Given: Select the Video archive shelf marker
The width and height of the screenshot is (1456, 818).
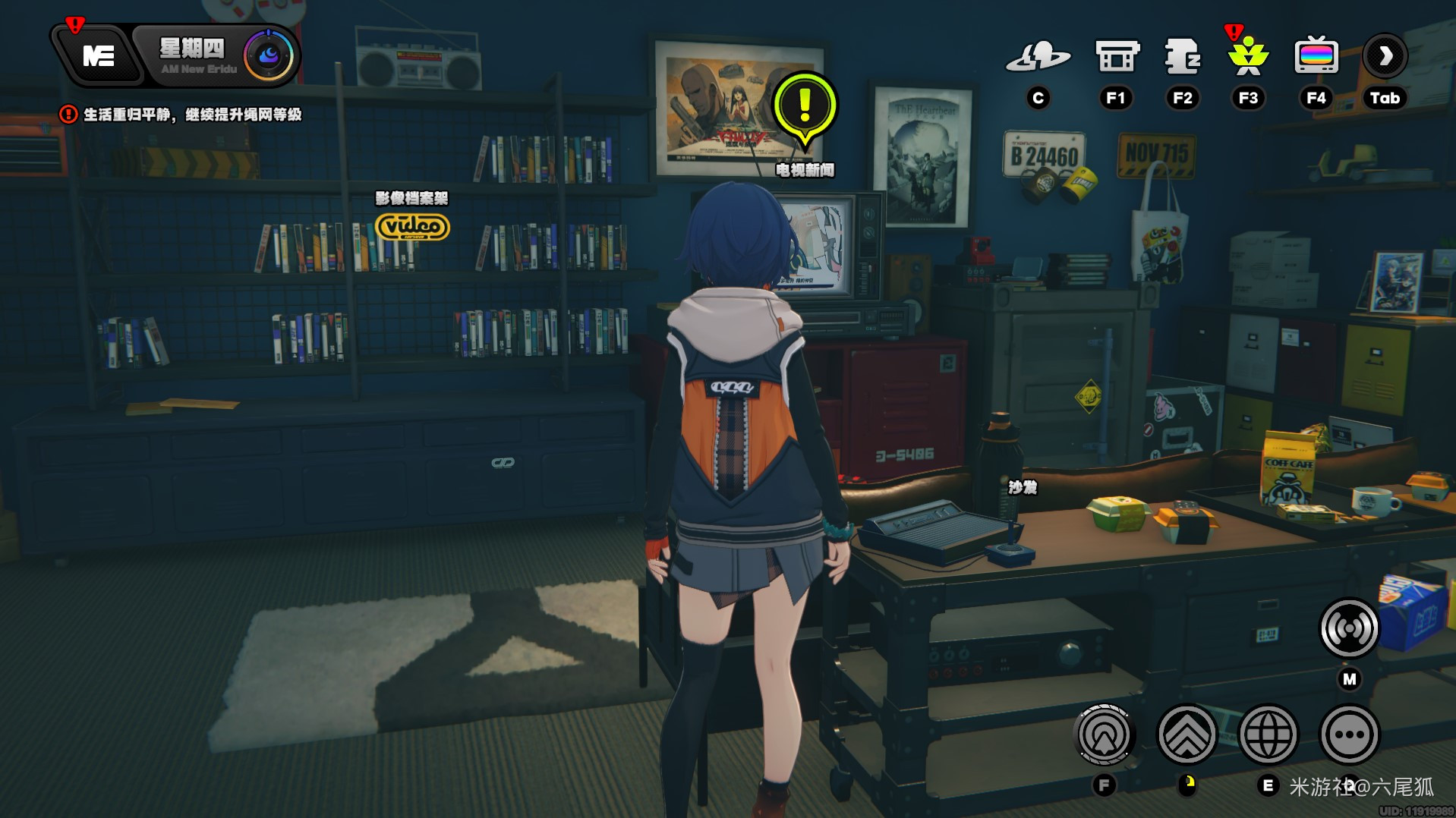Looking at the screenshot, I should pyautogui.click(x=413, y=226).
